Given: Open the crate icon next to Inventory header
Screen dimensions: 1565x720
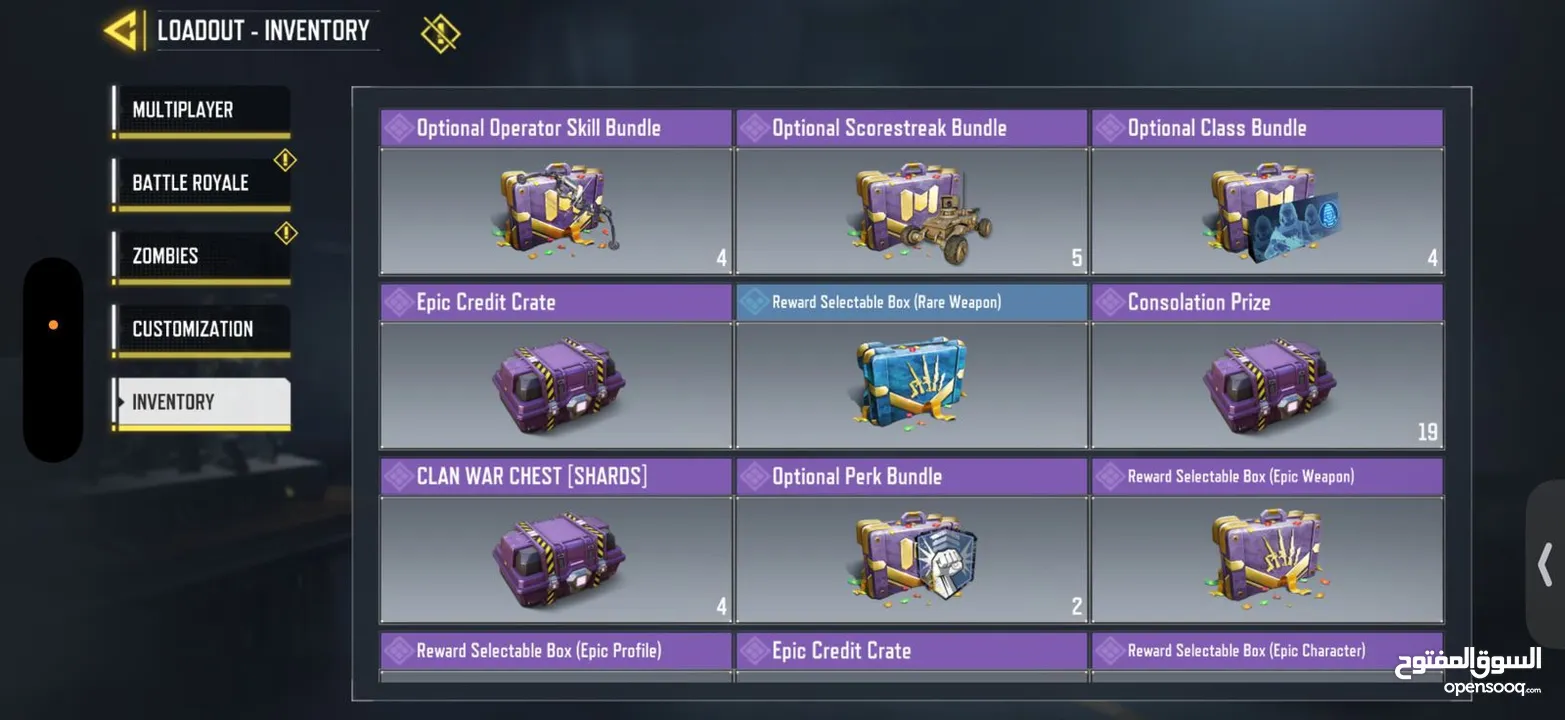Looking at the screenshot, I should pos(440,31).
